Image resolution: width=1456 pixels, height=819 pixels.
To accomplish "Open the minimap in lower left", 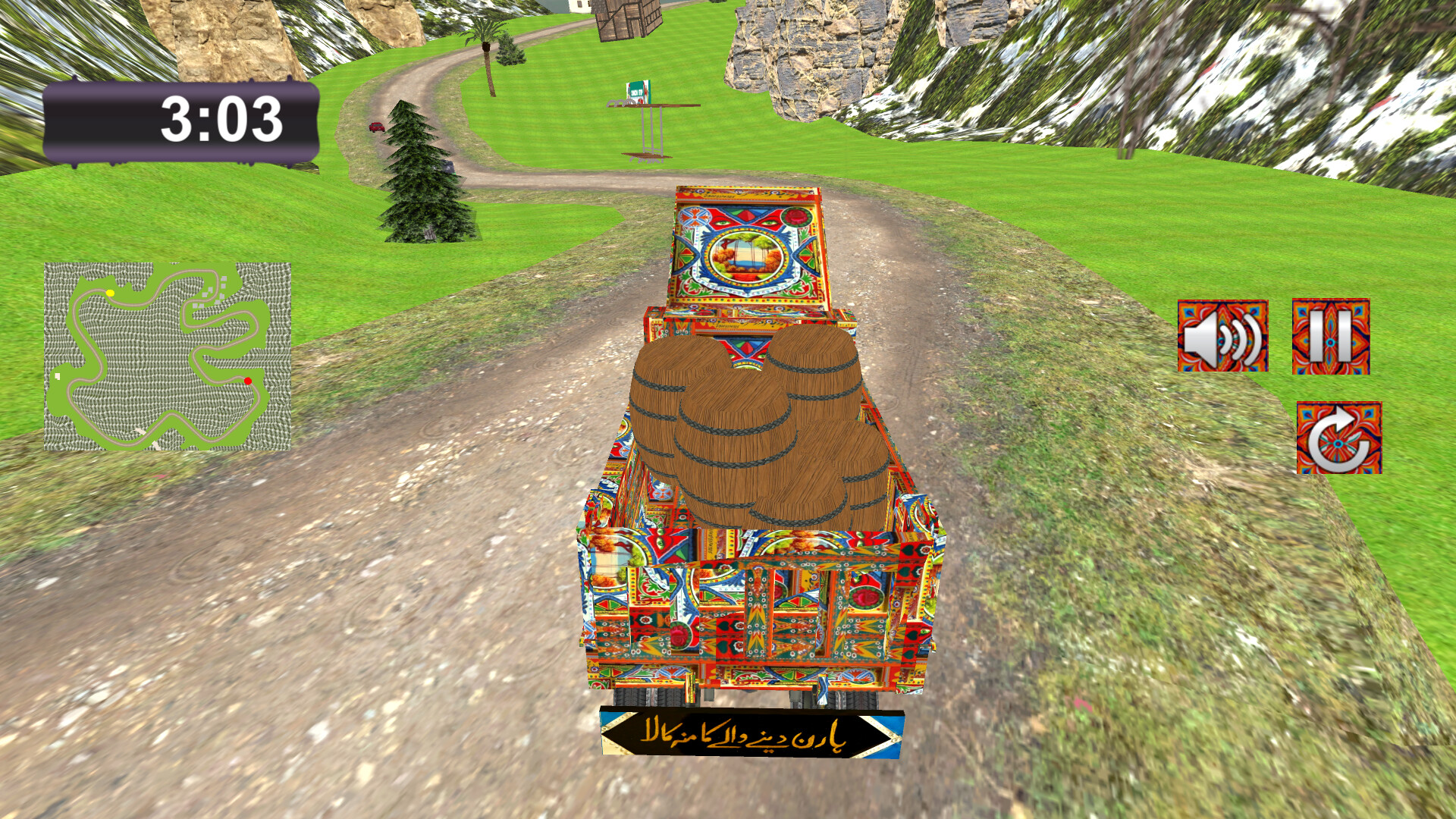I will [167, 356].
